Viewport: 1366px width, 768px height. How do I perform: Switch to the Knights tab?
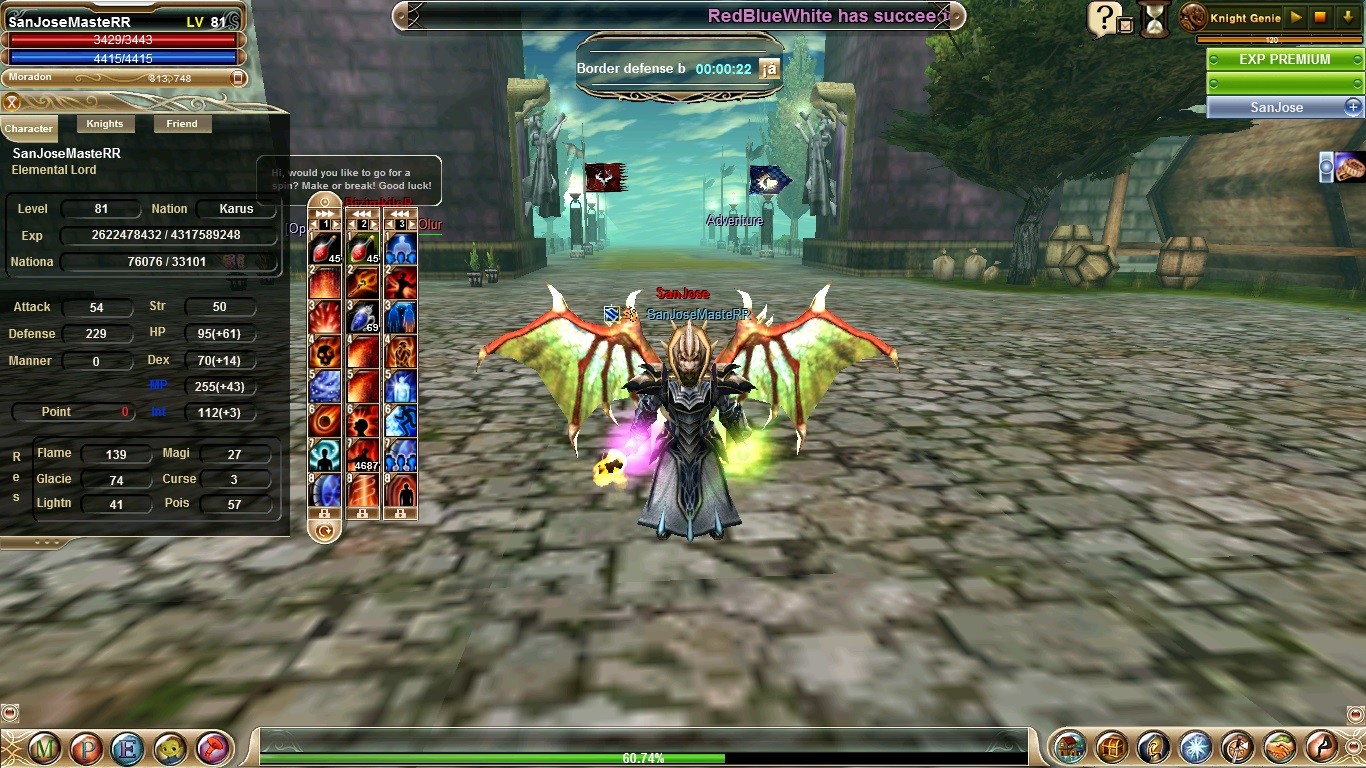point(104,124)
